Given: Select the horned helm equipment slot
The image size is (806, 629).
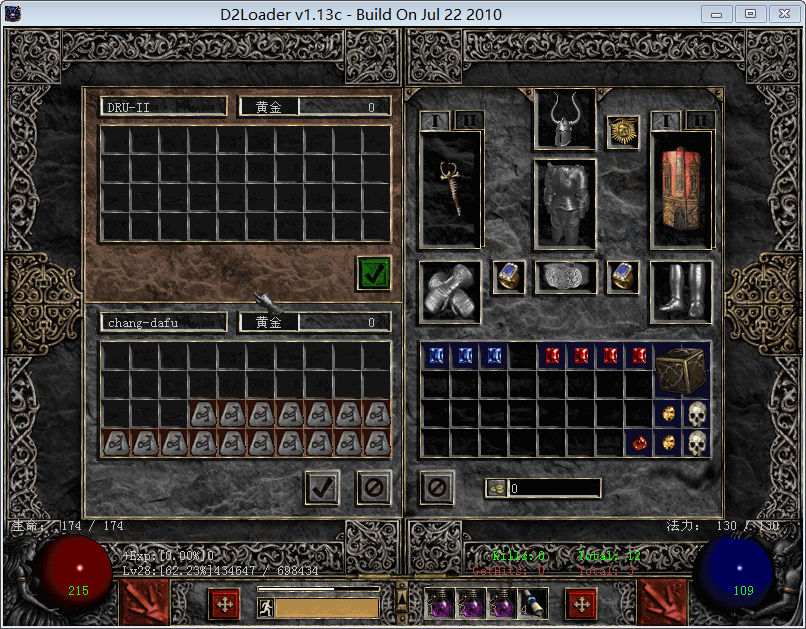Looking at the screenshot, I should click(565, 120).
